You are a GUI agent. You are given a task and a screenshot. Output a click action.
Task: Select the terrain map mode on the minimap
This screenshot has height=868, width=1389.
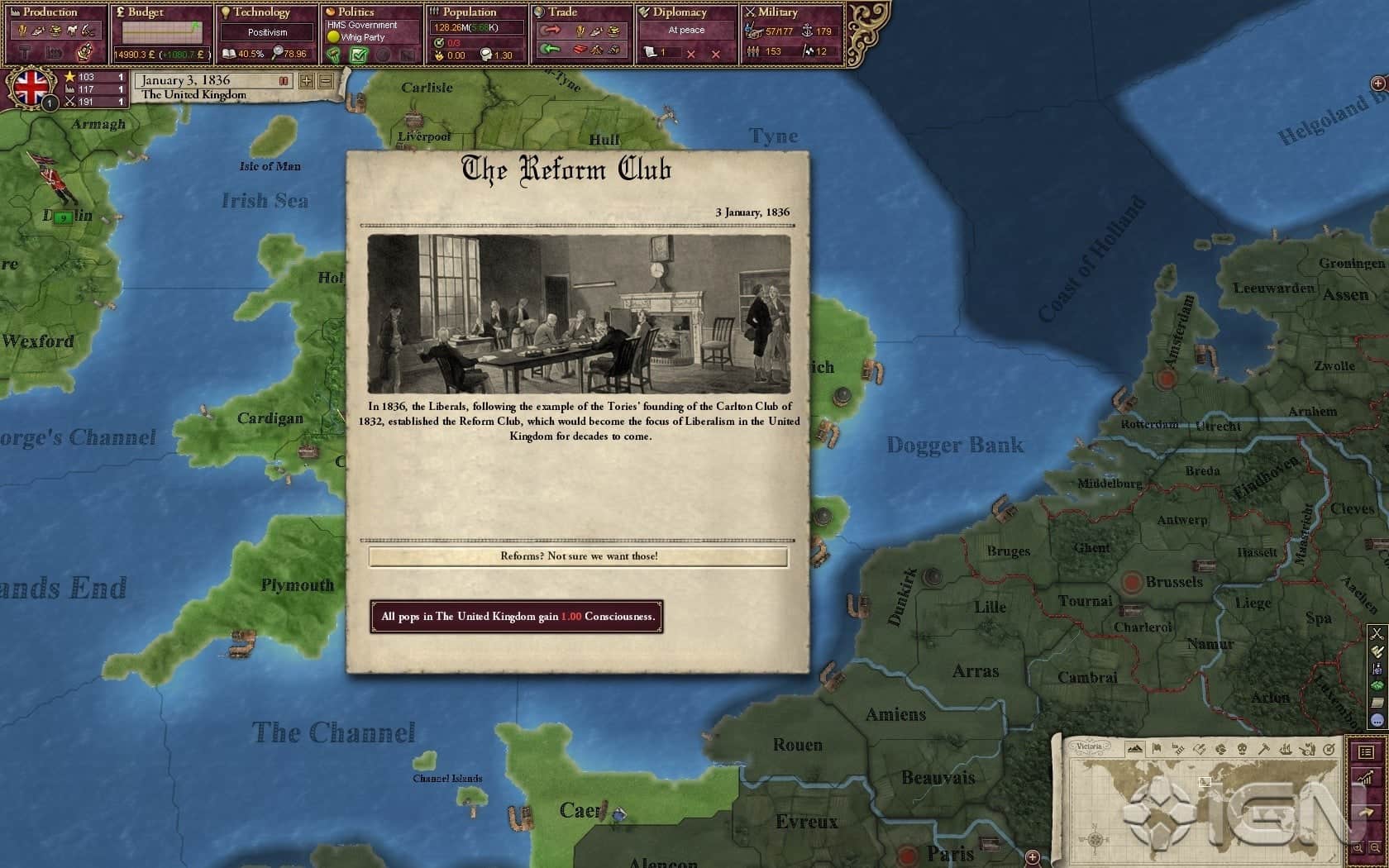pyautogui.click(x=1135, y=748)
